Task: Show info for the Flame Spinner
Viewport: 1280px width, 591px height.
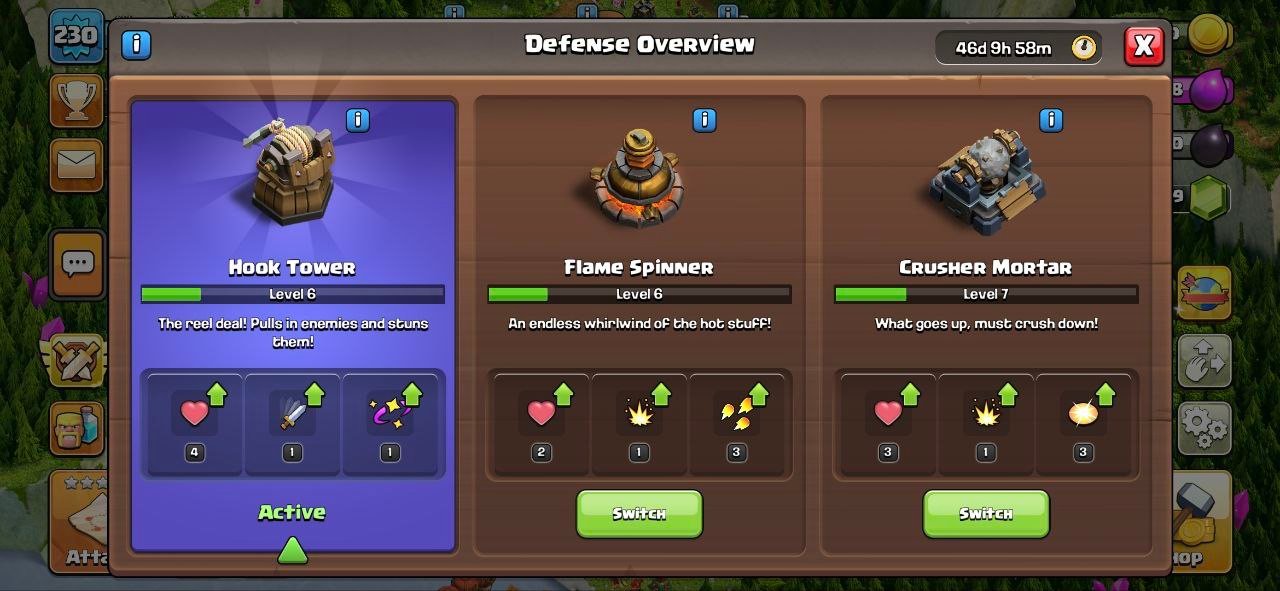Action: (x=704, y=121)
